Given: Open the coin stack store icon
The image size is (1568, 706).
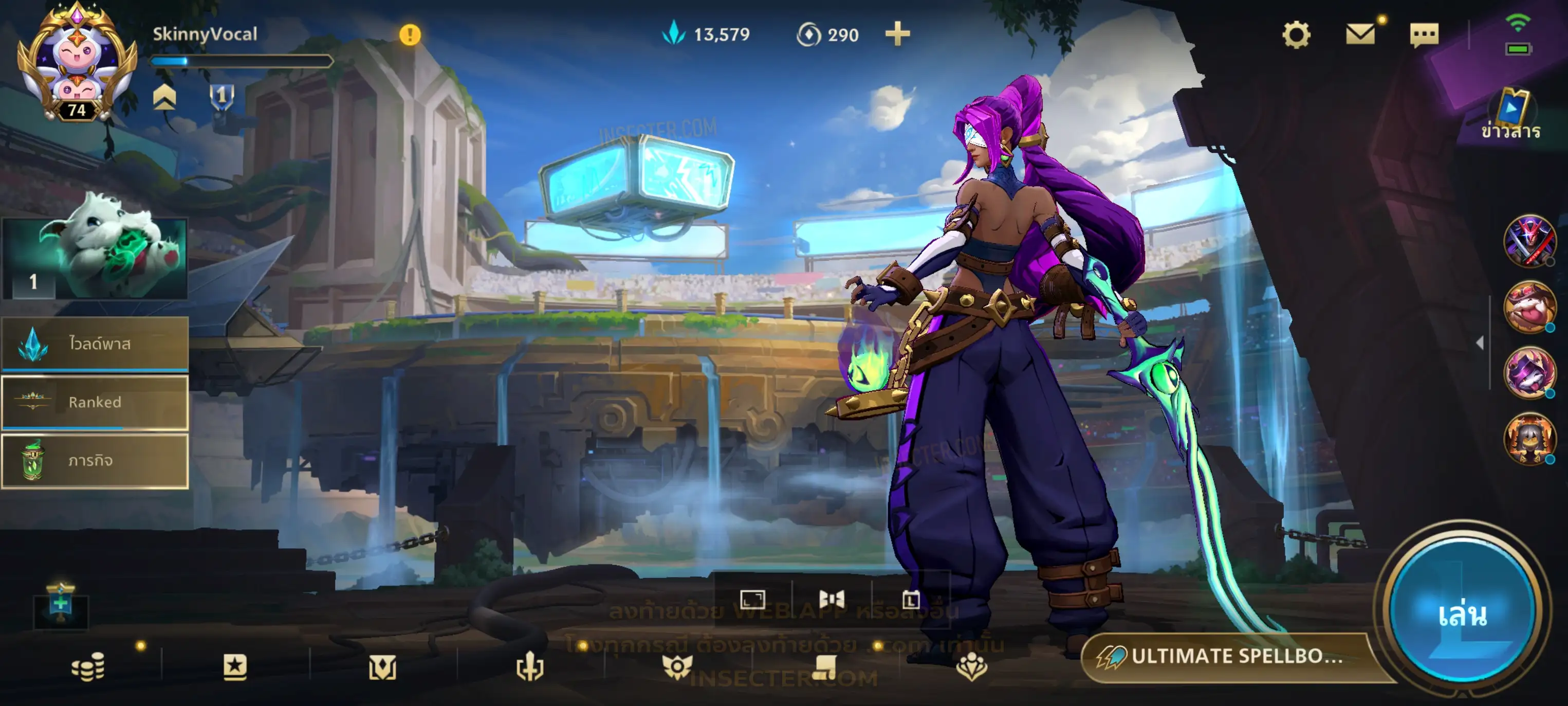Looking at the screenshot, I should (x=88, y=667).
